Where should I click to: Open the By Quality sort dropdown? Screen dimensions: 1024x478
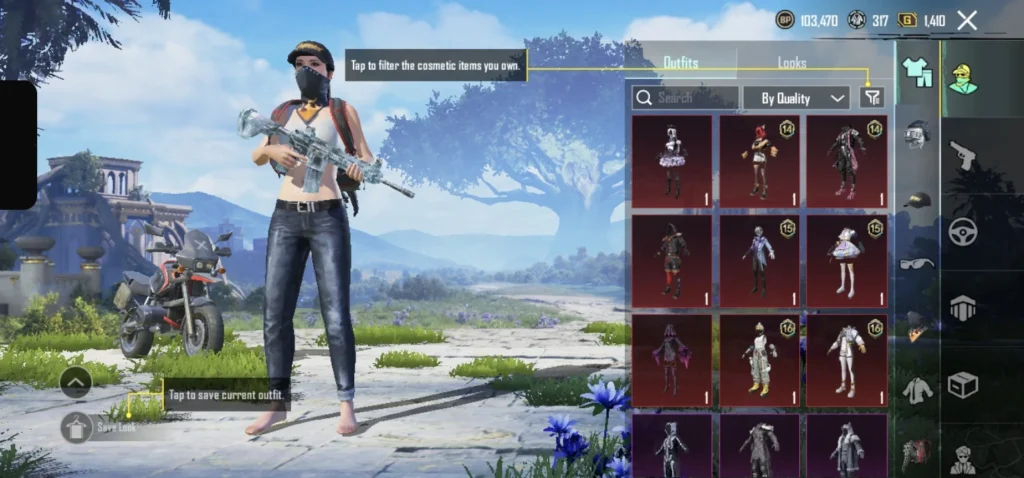click(x=797, y=98)
